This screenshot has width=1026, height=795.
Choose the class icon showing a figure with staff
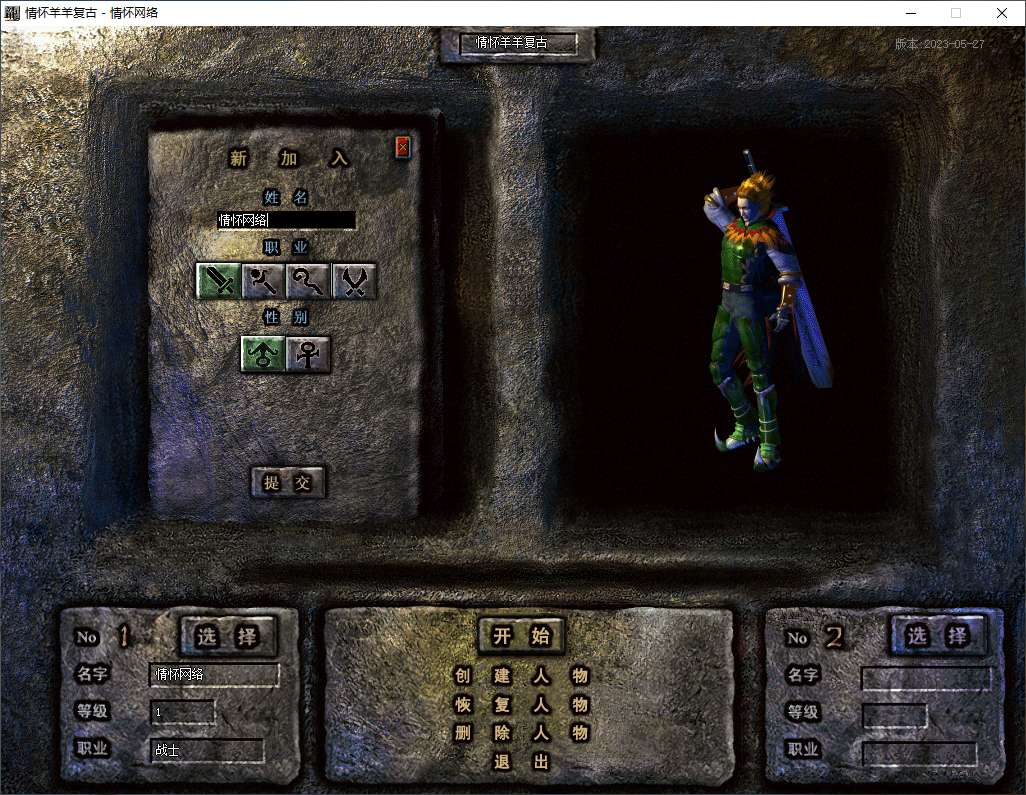tap(264, 282)
